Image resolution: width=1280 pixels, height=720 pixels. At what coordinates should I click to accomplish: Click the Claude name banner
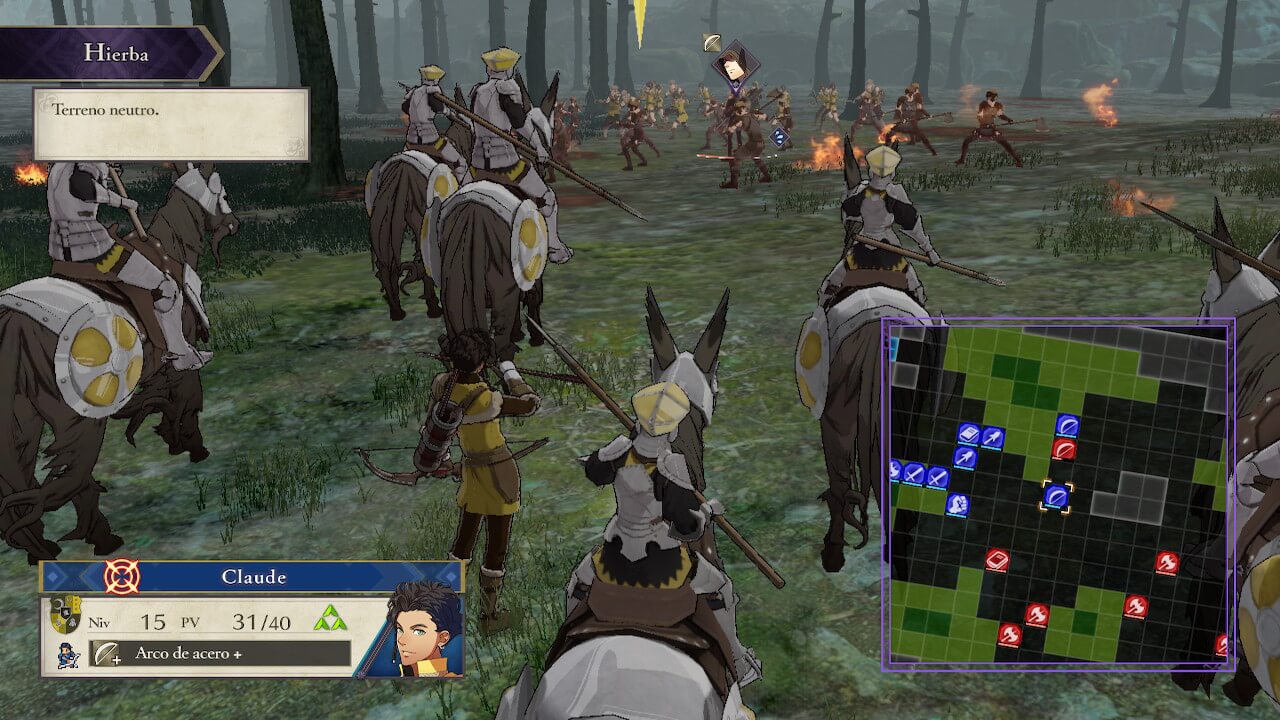[x=254, y=577]
